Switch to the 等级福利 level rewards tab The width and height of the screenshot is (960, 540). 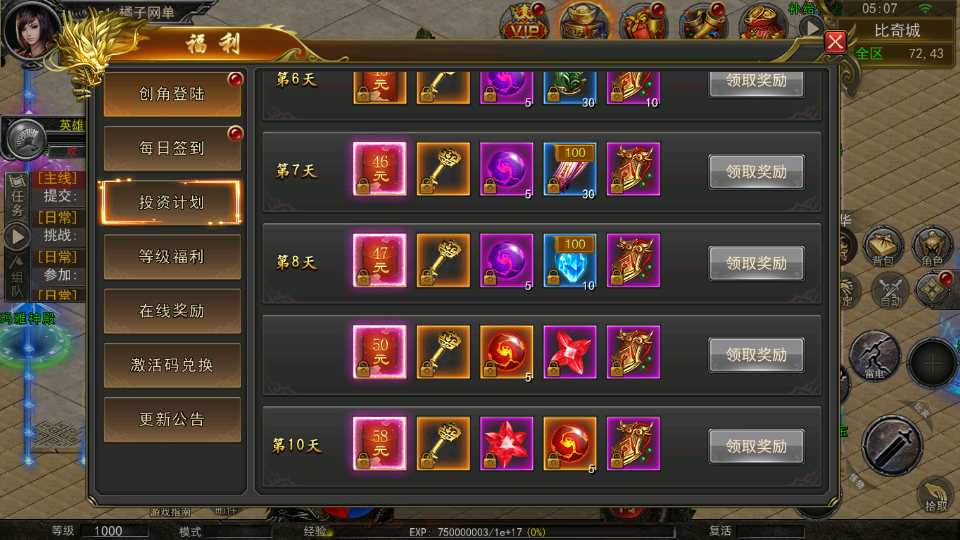[x=172, y=257]
